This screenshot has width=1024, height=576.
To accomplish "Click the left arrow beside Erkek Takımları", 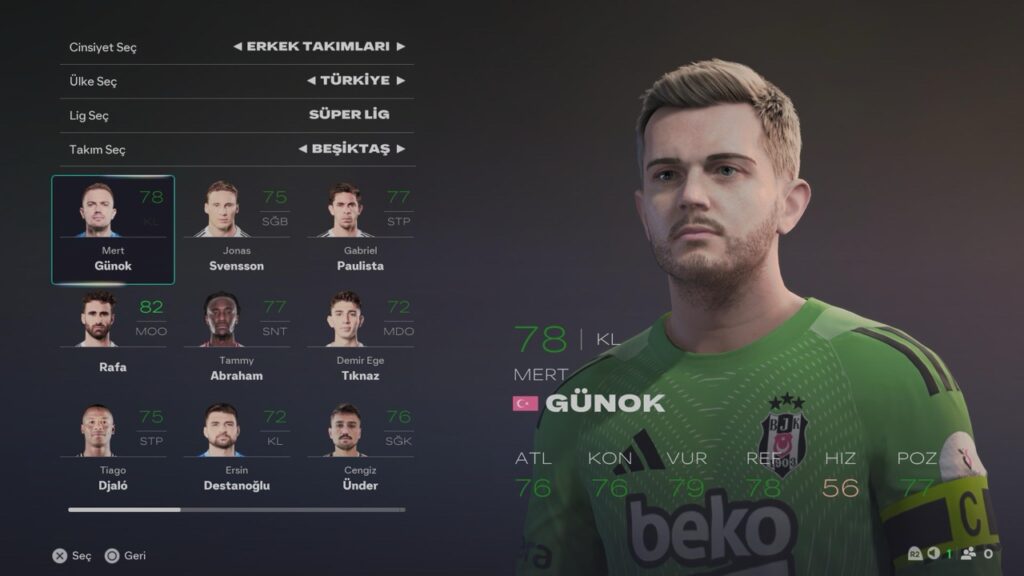I will [x=237, y=47].
